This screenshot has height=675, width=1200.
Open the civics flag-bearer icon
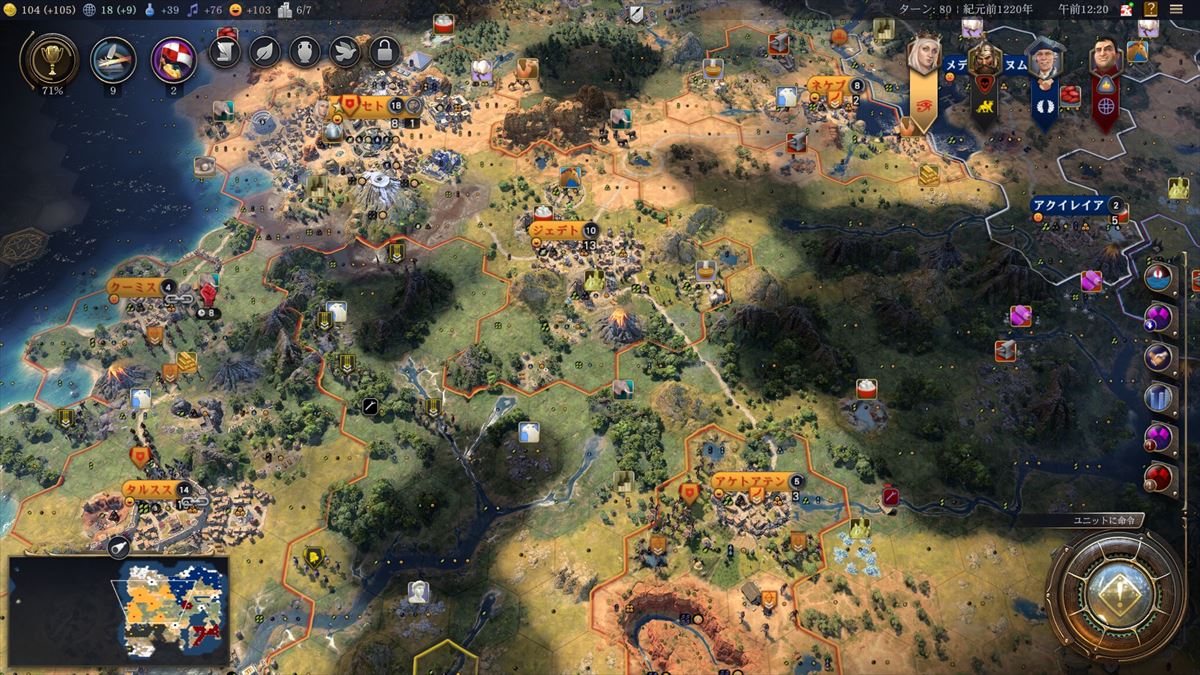click(x=172, y=60)
